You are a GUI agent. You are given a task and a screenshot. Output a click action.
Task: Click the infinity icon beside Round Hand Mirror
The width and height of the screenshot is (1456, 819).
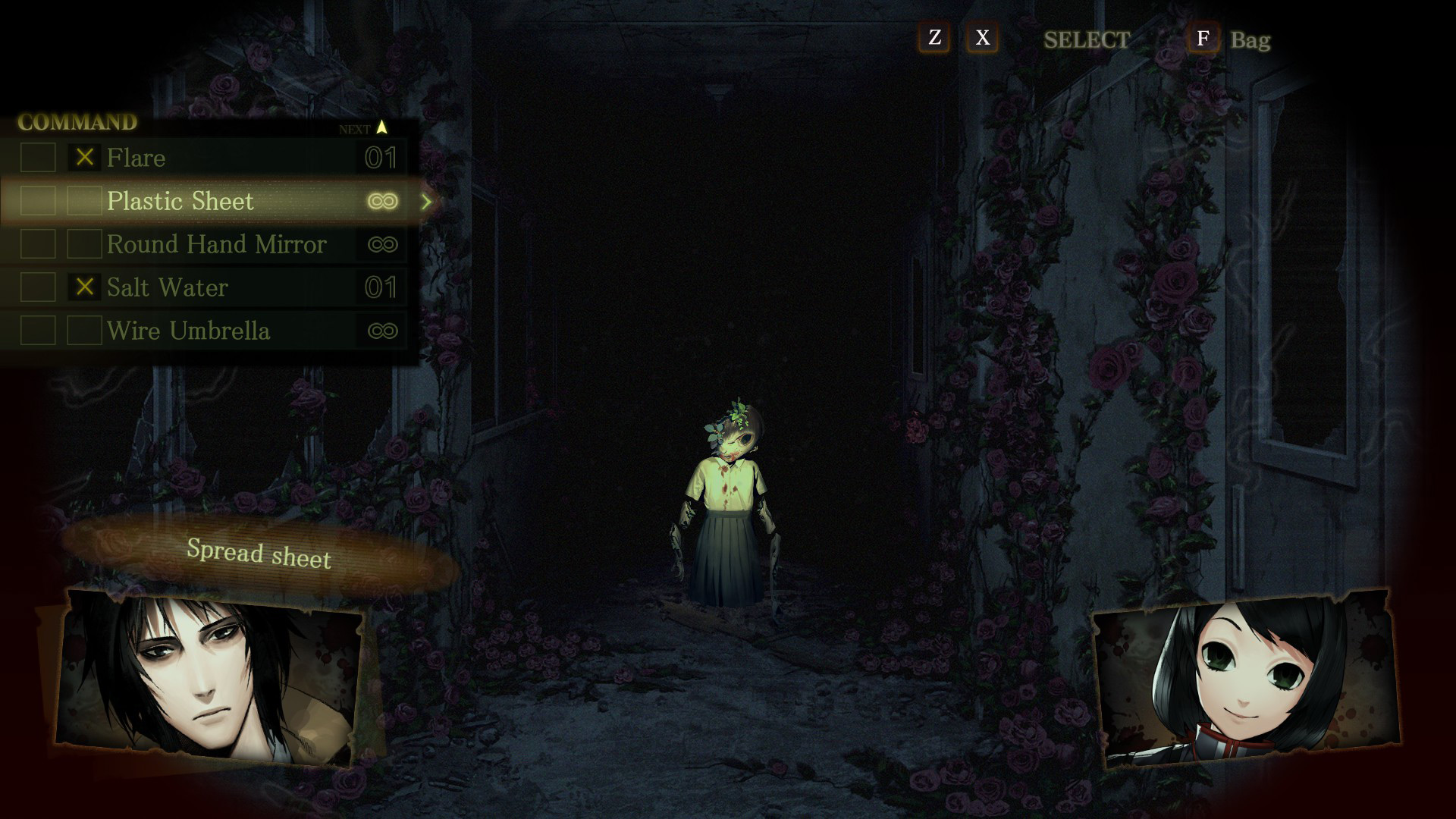click(383, 244)
